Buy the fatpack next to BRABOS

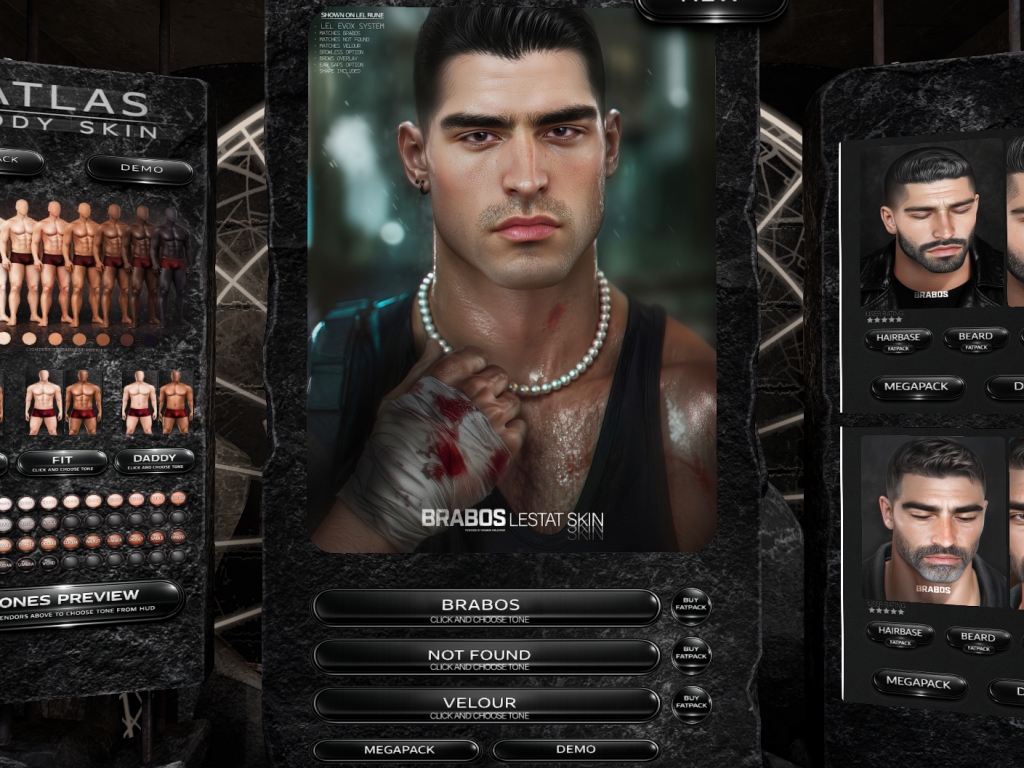point(691,607)
